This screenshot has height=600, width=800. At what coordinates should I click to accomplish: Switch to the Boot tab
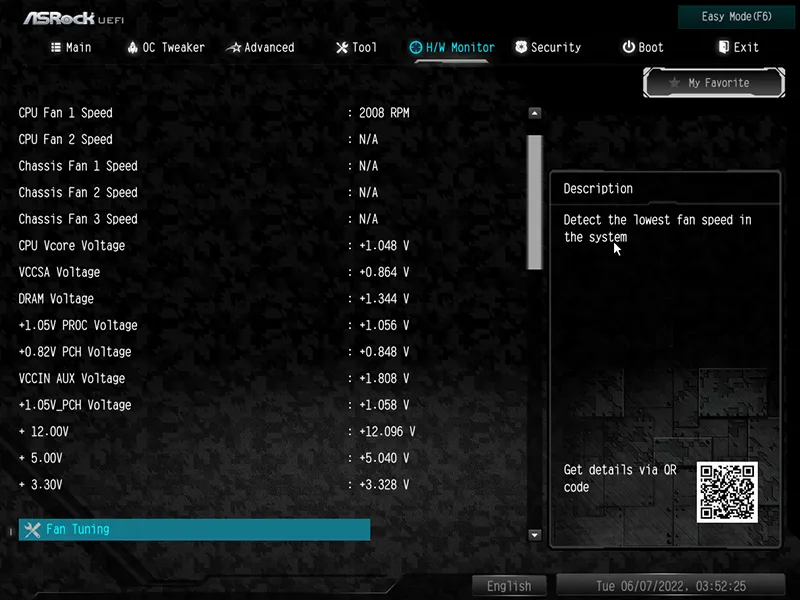click(642, 47)
